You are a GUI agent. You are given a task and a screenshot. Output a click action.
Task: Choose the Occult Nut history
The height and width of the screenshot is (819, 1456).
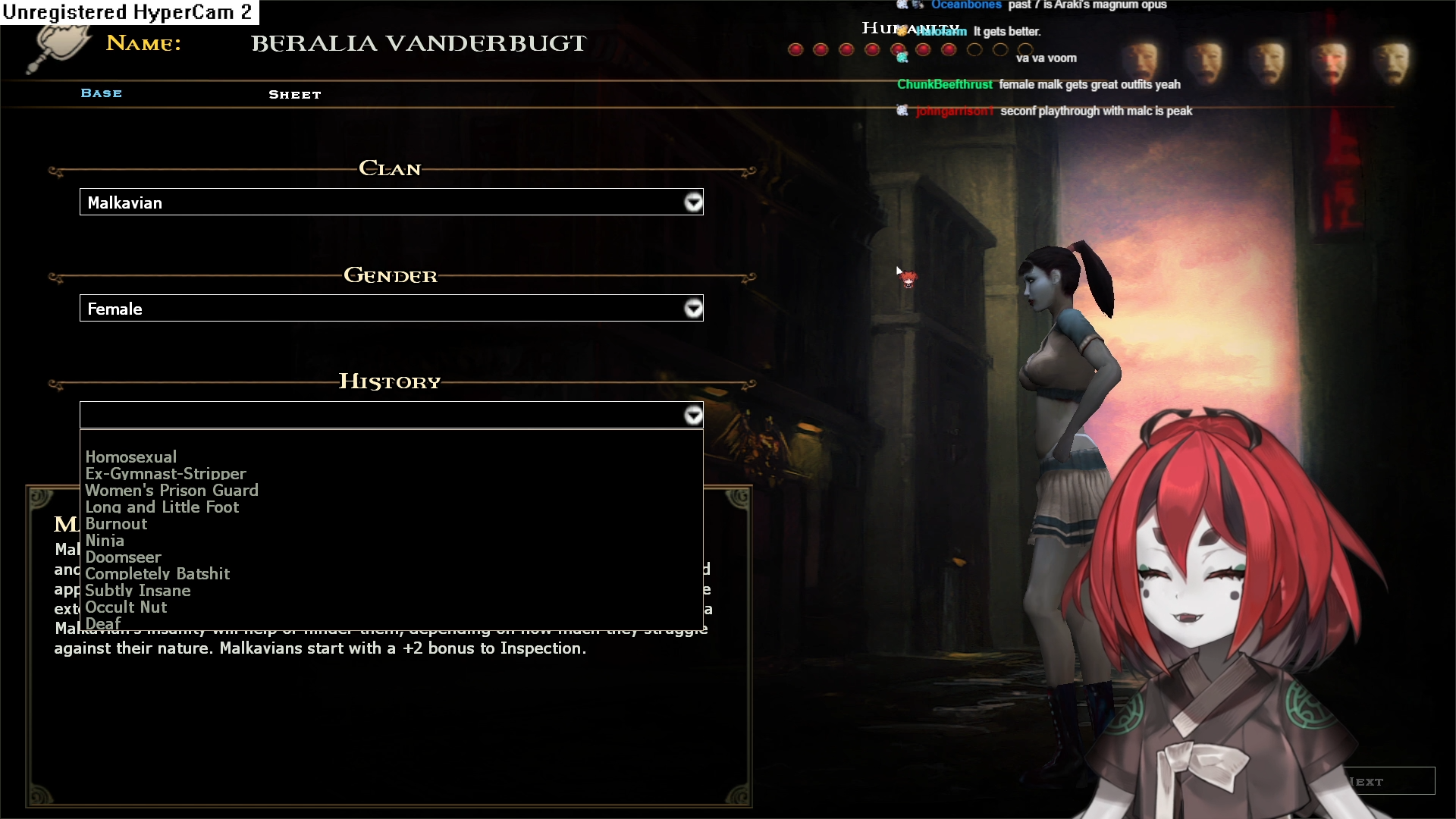point(126,607)
